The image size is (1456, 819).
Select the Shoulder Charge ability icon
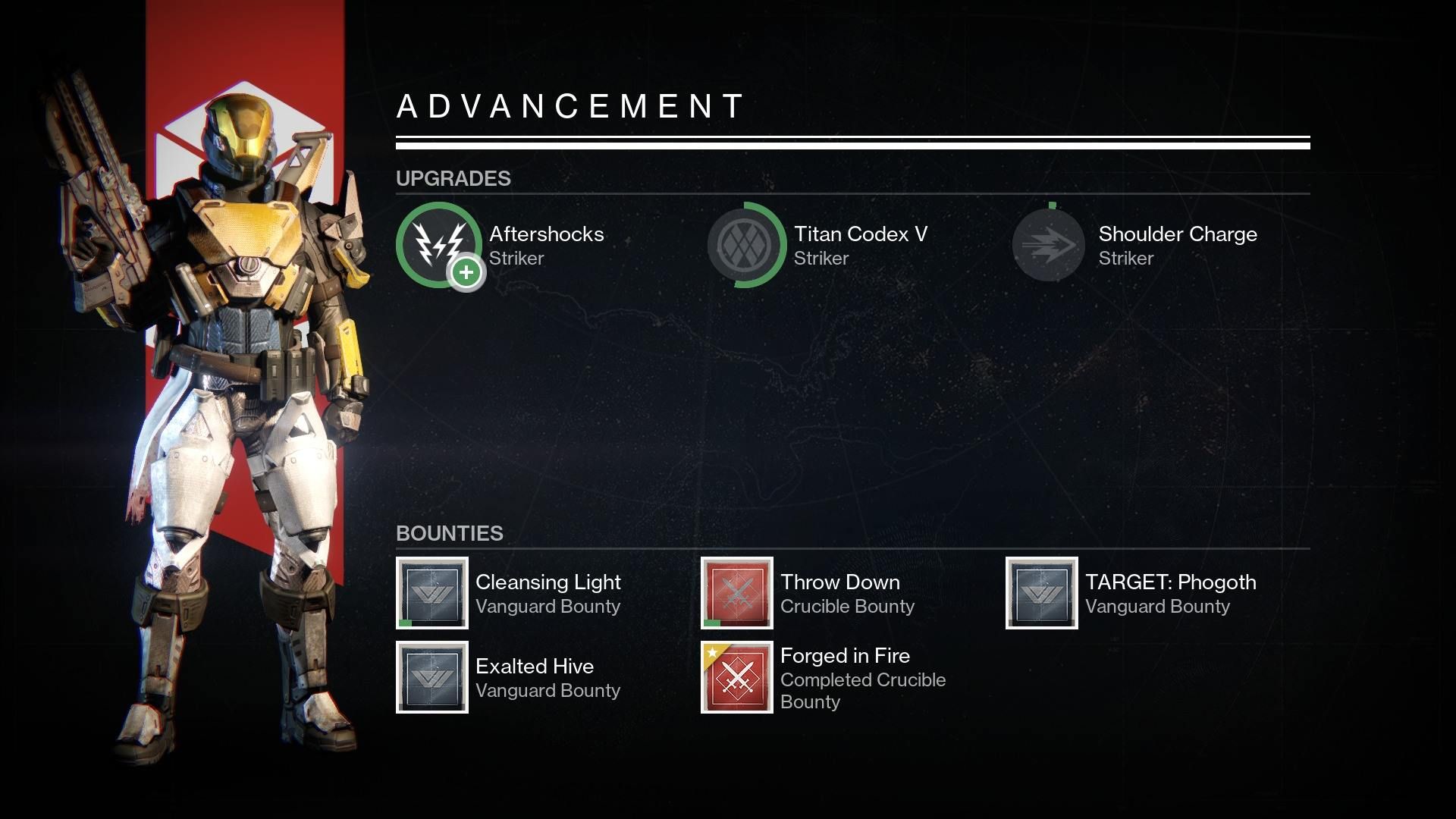[1047, 246]
